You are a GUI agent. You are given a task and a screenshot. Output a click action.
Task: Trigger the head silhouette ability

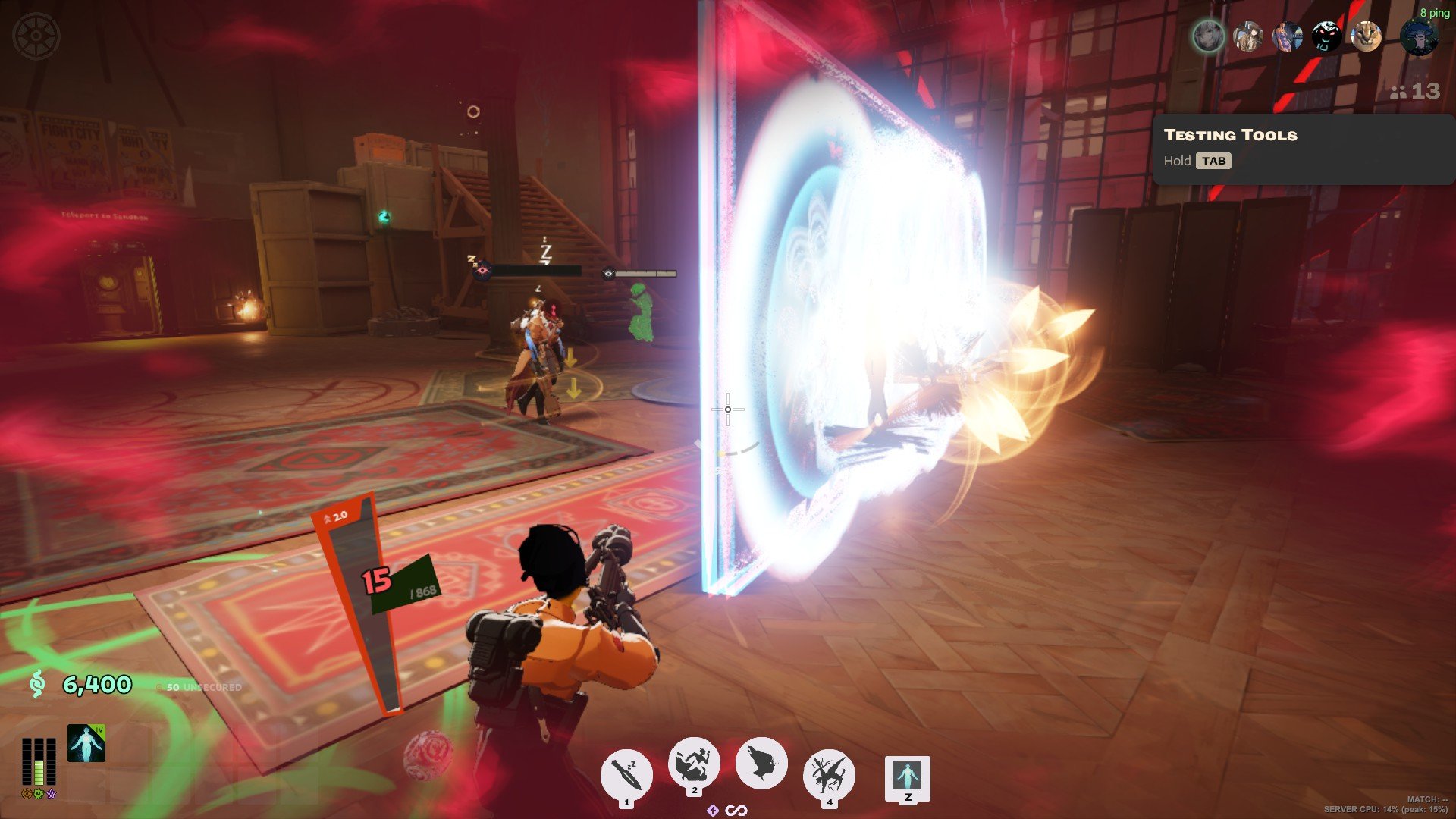click(761, 763)
